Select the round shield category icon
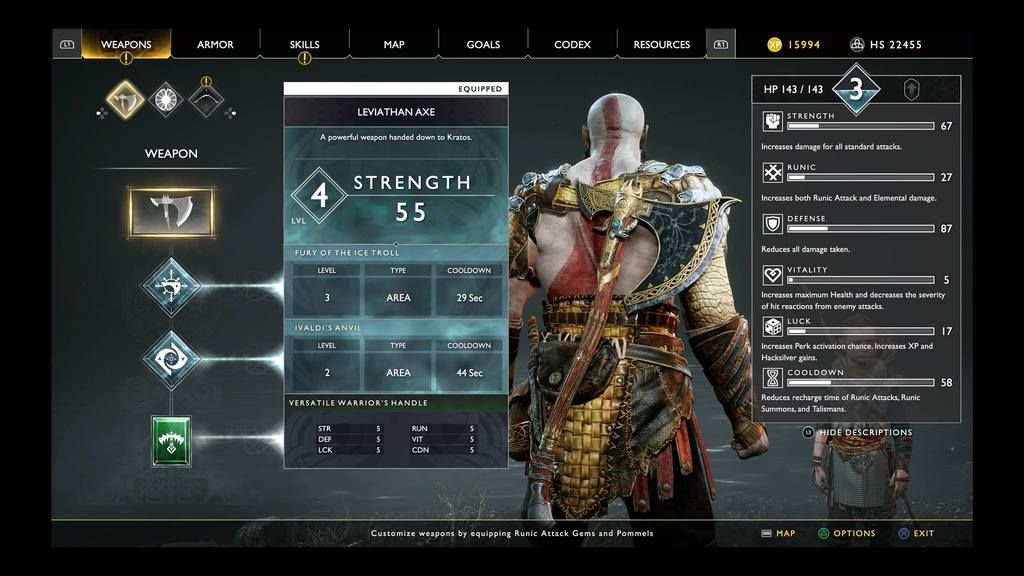The image size is (1024, 576). (166, 99)
